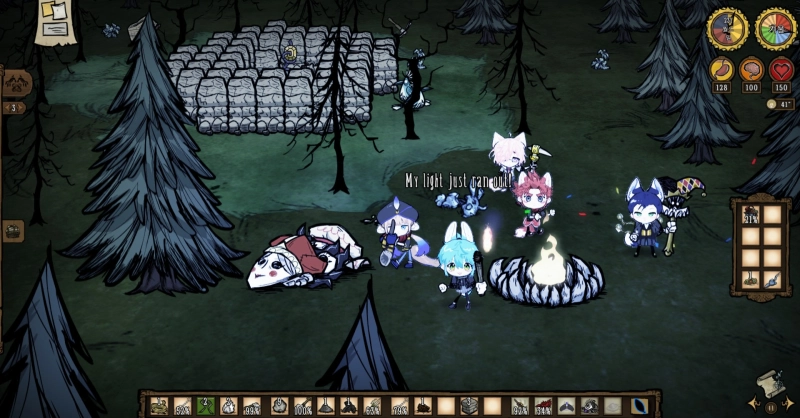Select the backpack slot showing 21%
The width and height of the screenshot is (800, 418).
(x=750, y=215)
